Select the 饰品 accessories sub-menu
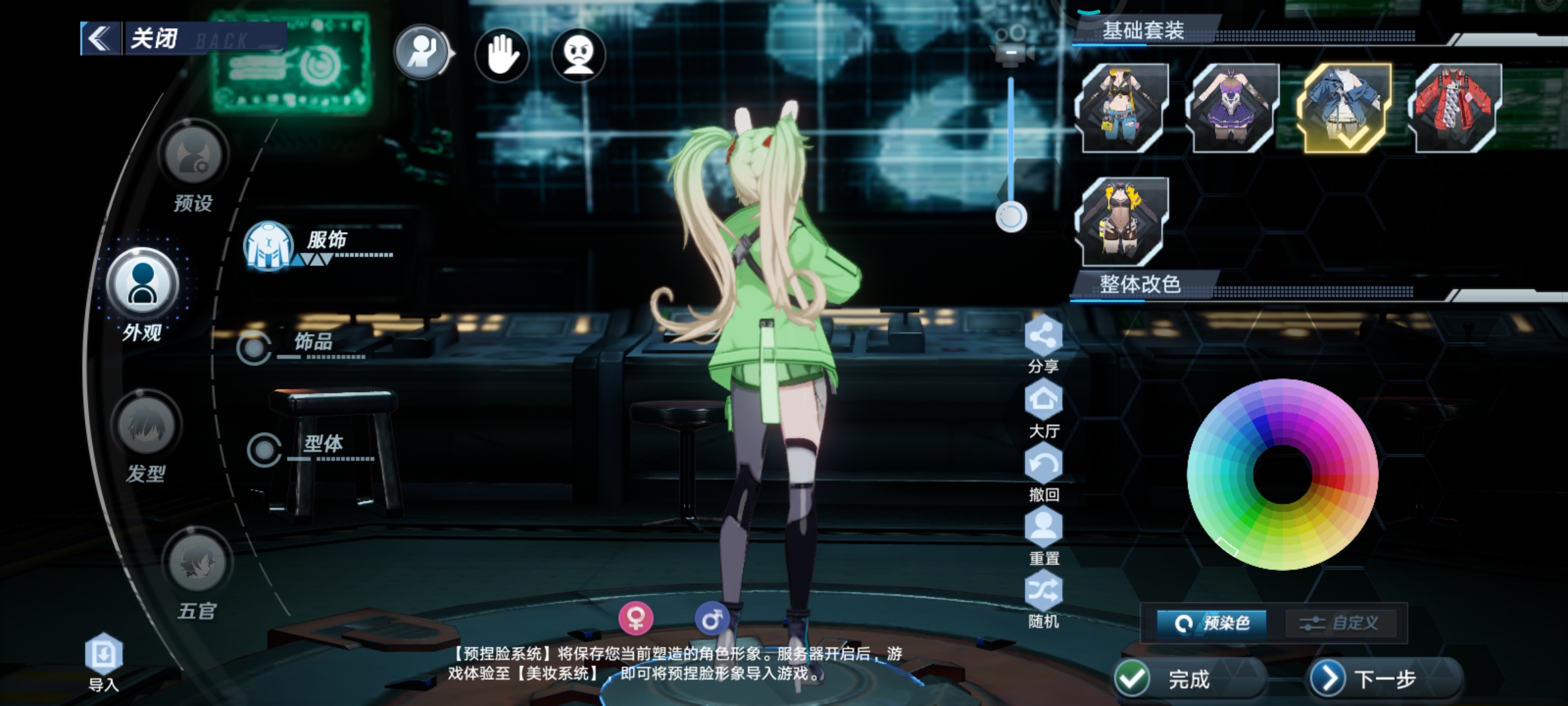Viewport: 1568px width, 706px height. (312, 343)
